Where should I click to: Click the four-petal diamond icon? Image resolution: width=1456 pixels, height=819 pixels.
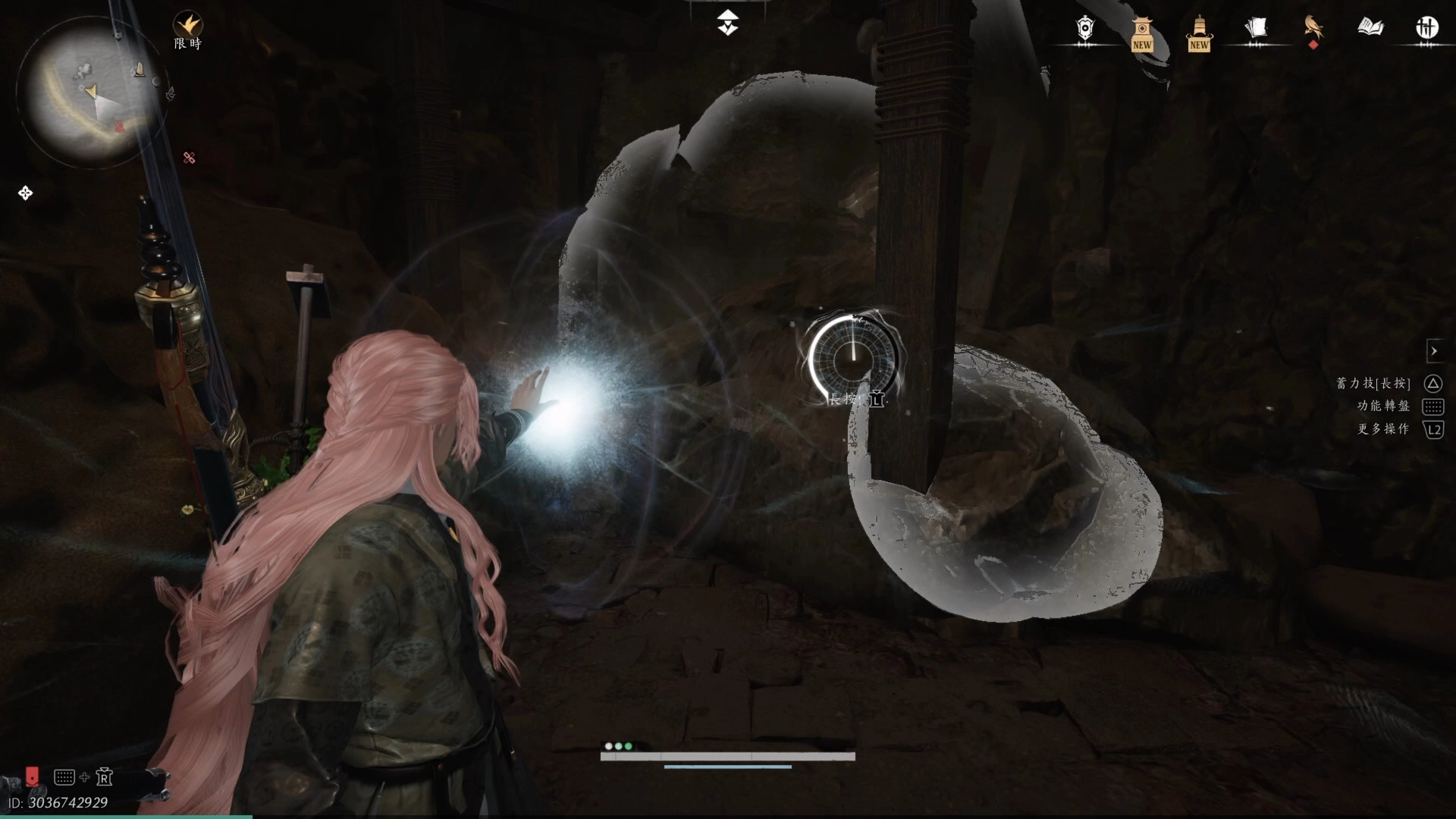coord(25,193)
